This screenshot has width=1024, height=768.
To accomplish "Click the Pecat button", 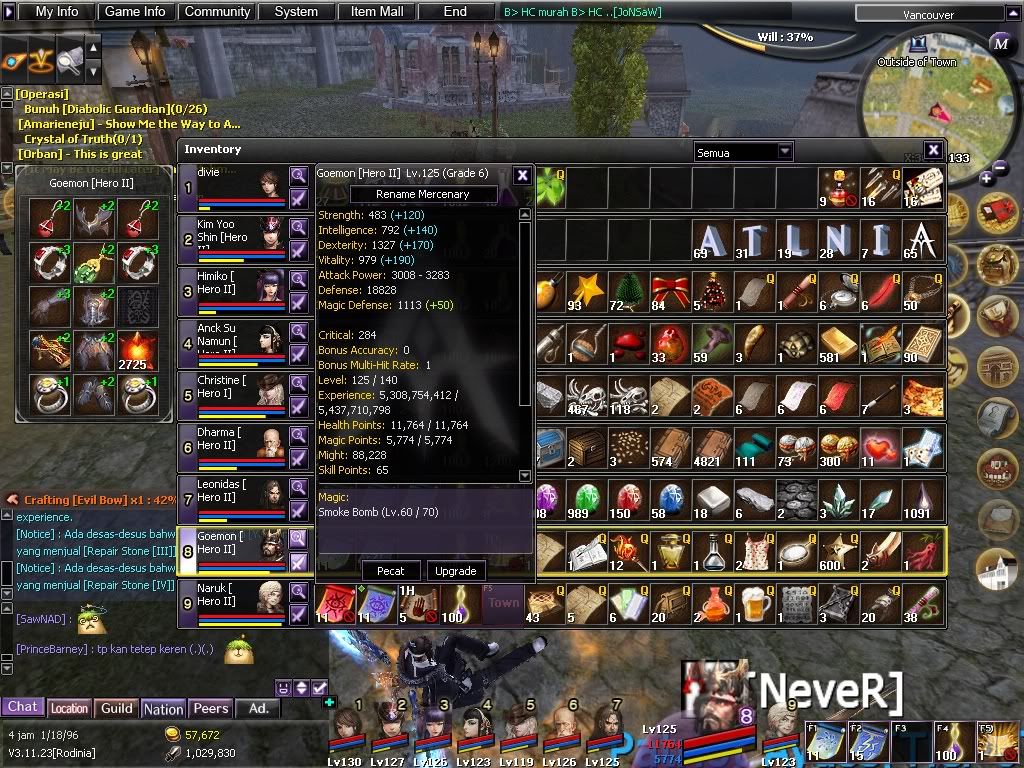I will [391, 571].
